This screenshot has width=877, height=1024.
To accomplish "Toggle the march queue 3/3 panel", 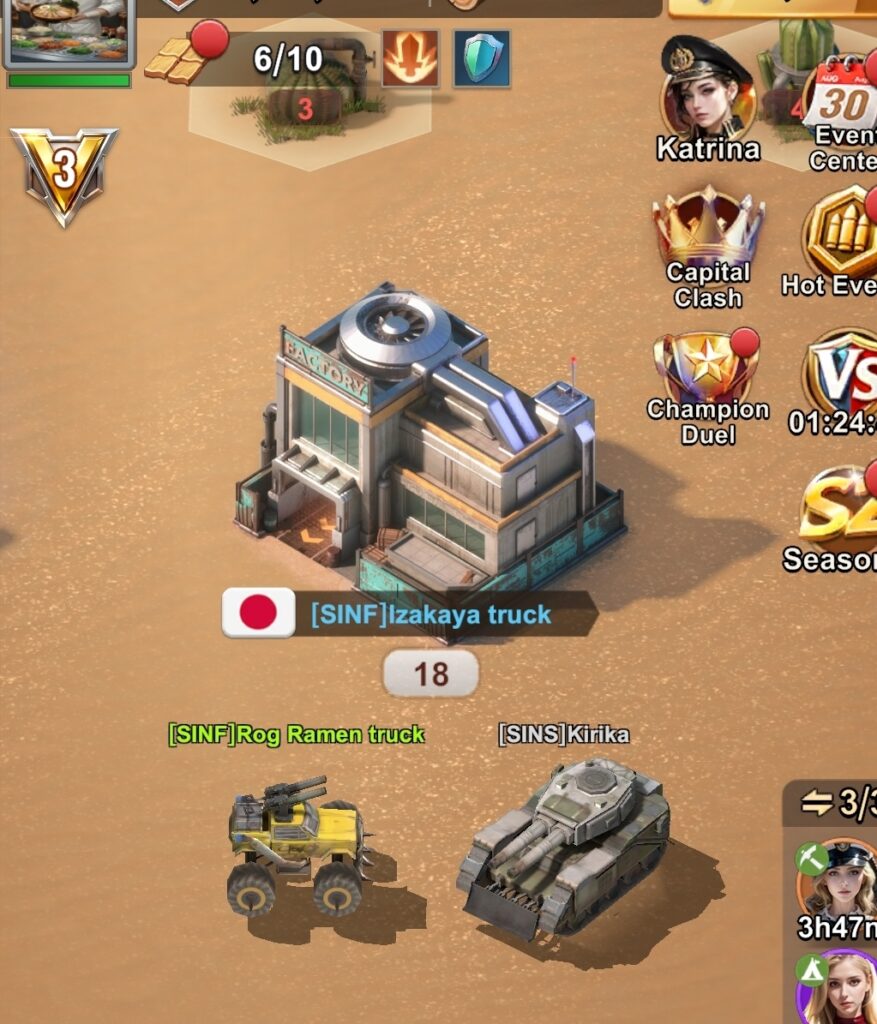I will coord(832,802).
